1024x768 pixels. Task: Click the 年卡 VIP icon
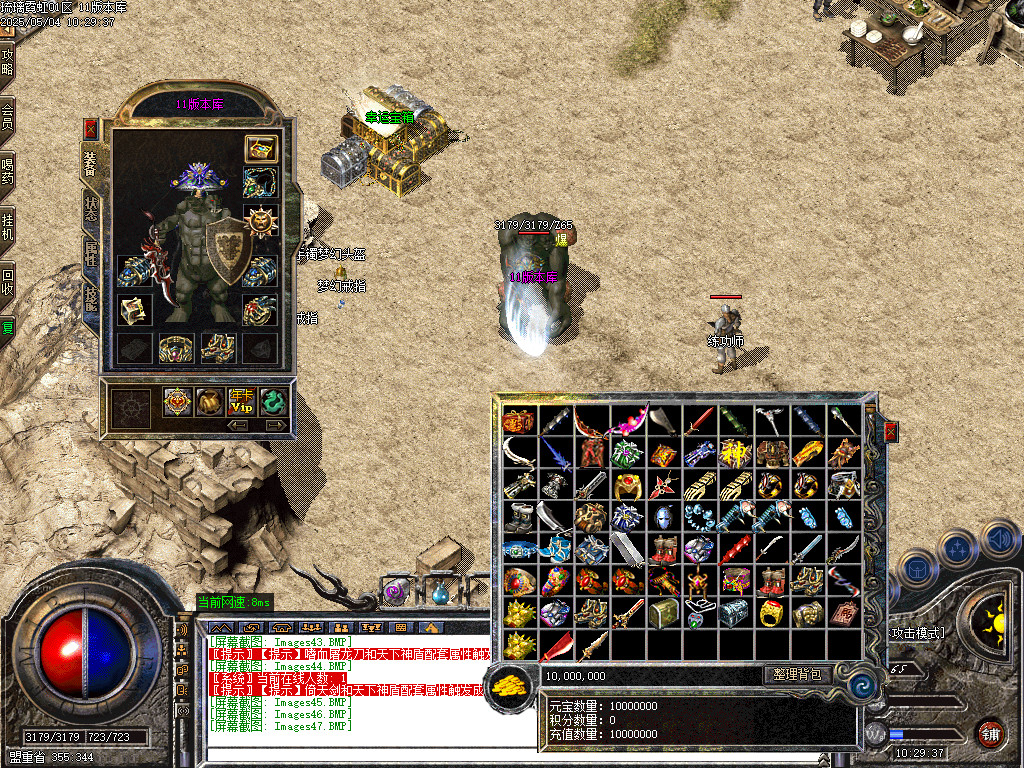pyautogui.click(x=241, y=402)
